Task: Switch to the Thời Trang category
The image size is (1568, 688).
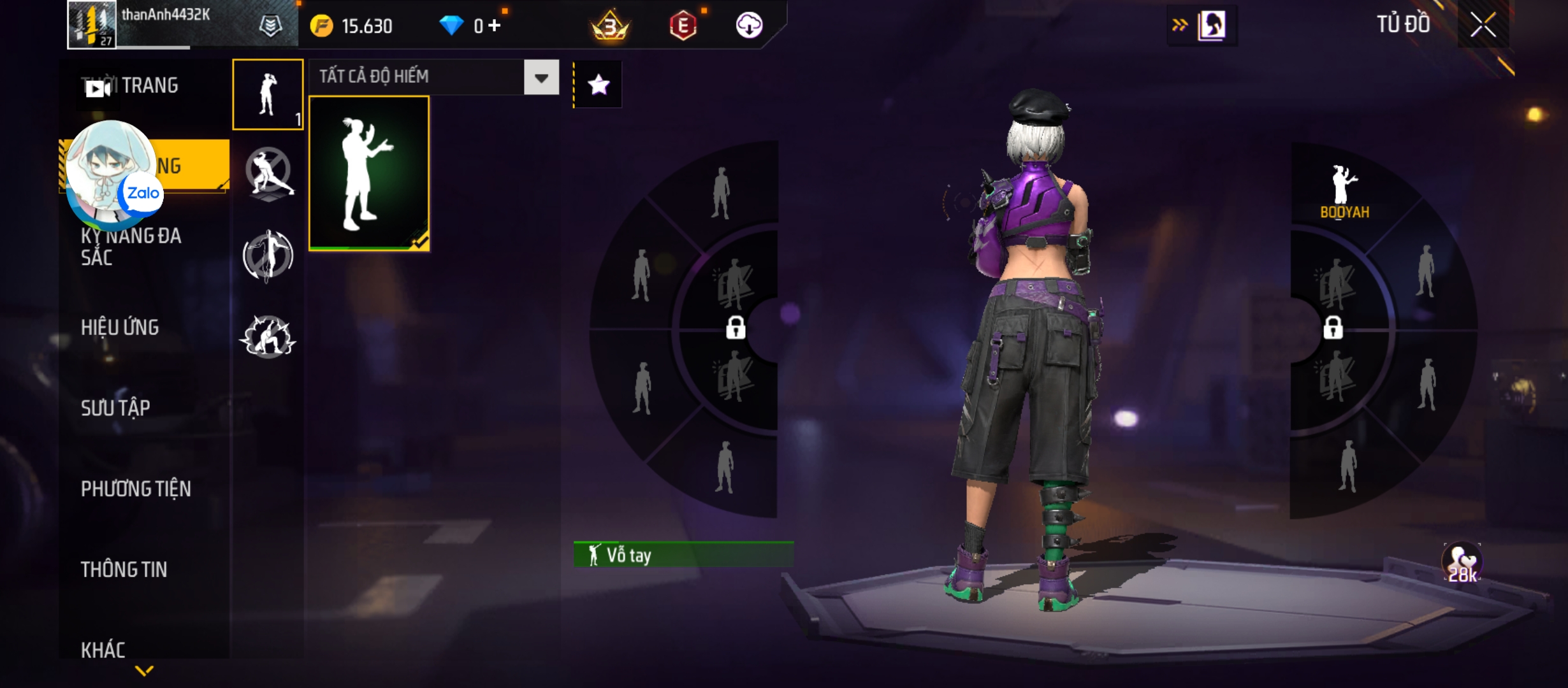Action: [x=148, y=85]
